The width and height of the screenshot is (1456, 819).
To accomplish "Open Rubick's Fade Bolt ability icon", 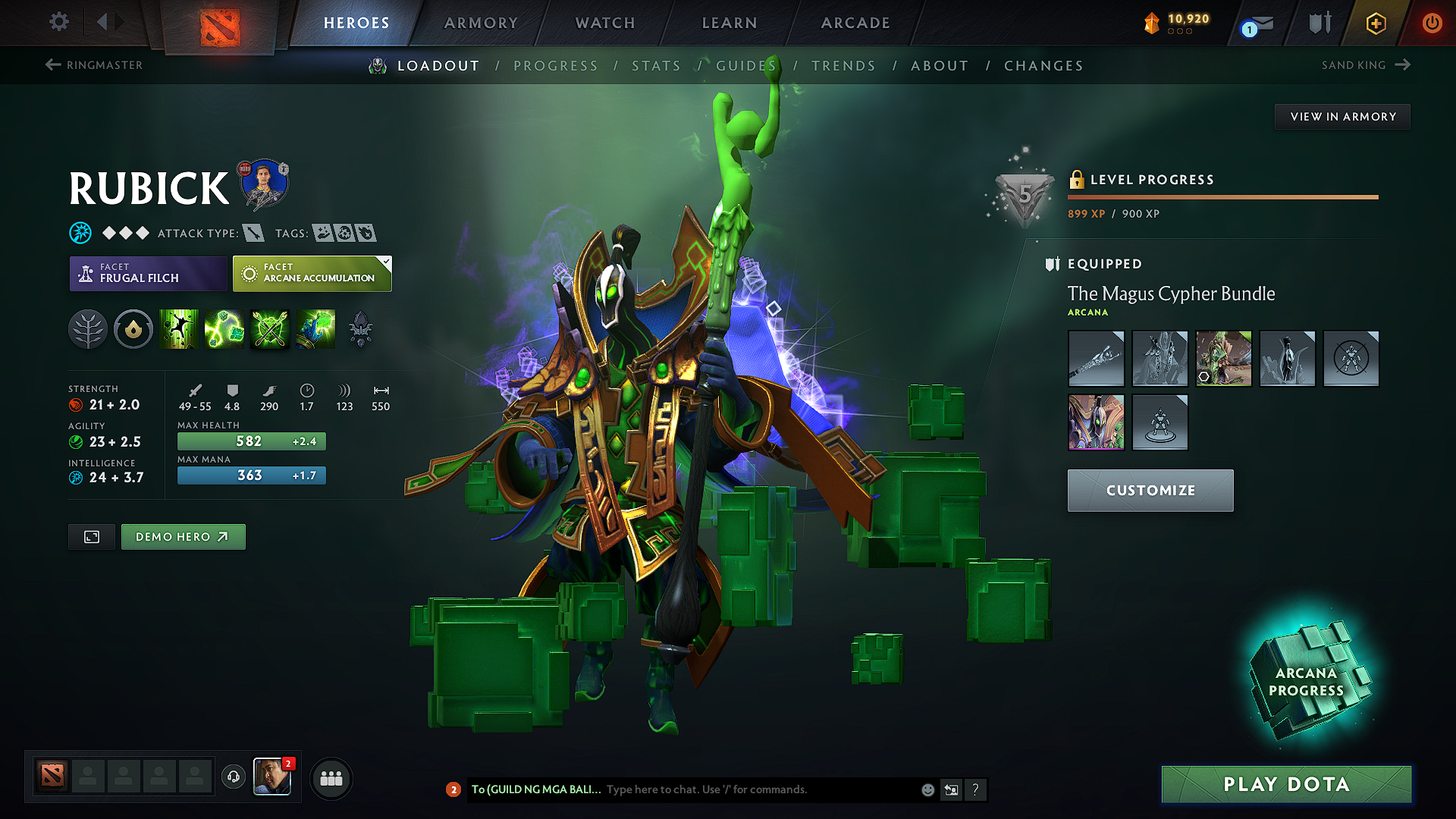I will pyautogui.click(x=224, y=329).
